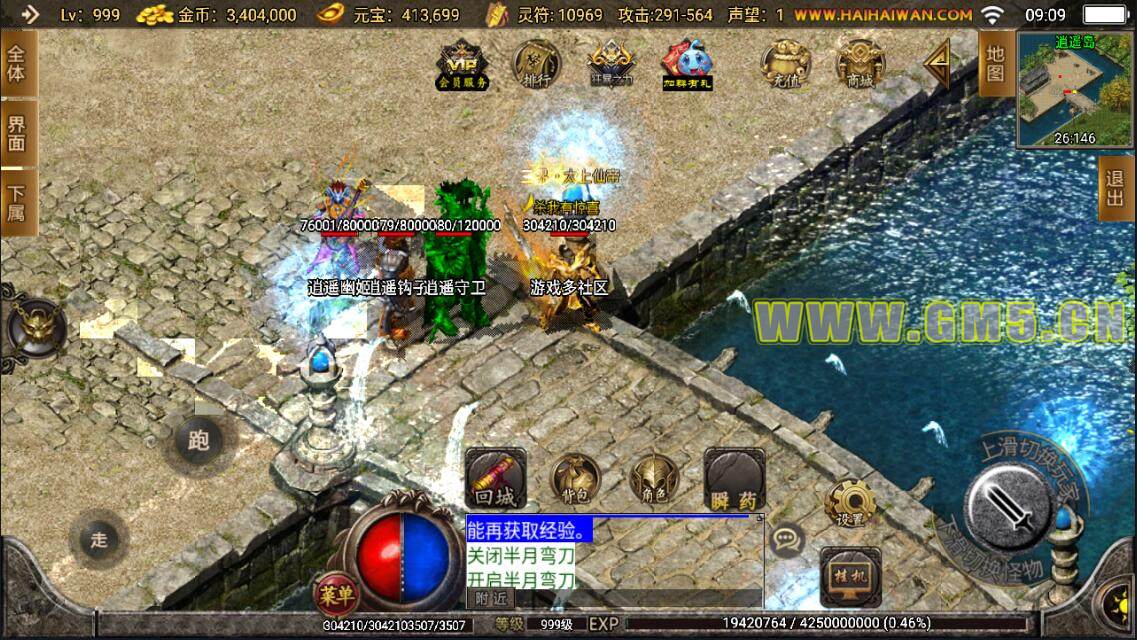The image size is (1137, 640).
Task: Open the 地图 map button
Action: click(x=994, y=62)
